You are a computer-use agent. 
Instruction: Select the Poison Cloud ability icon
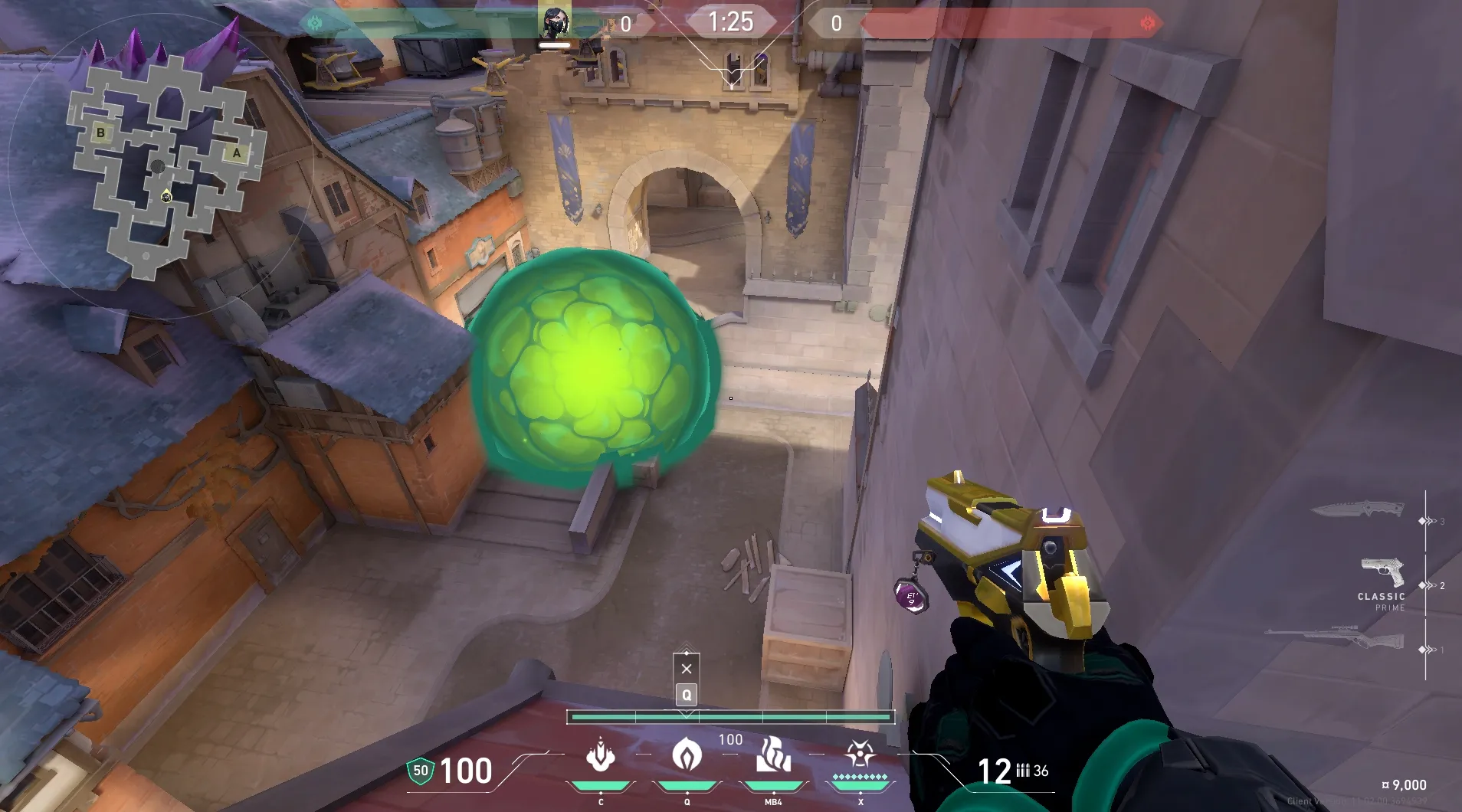(687, 755)
